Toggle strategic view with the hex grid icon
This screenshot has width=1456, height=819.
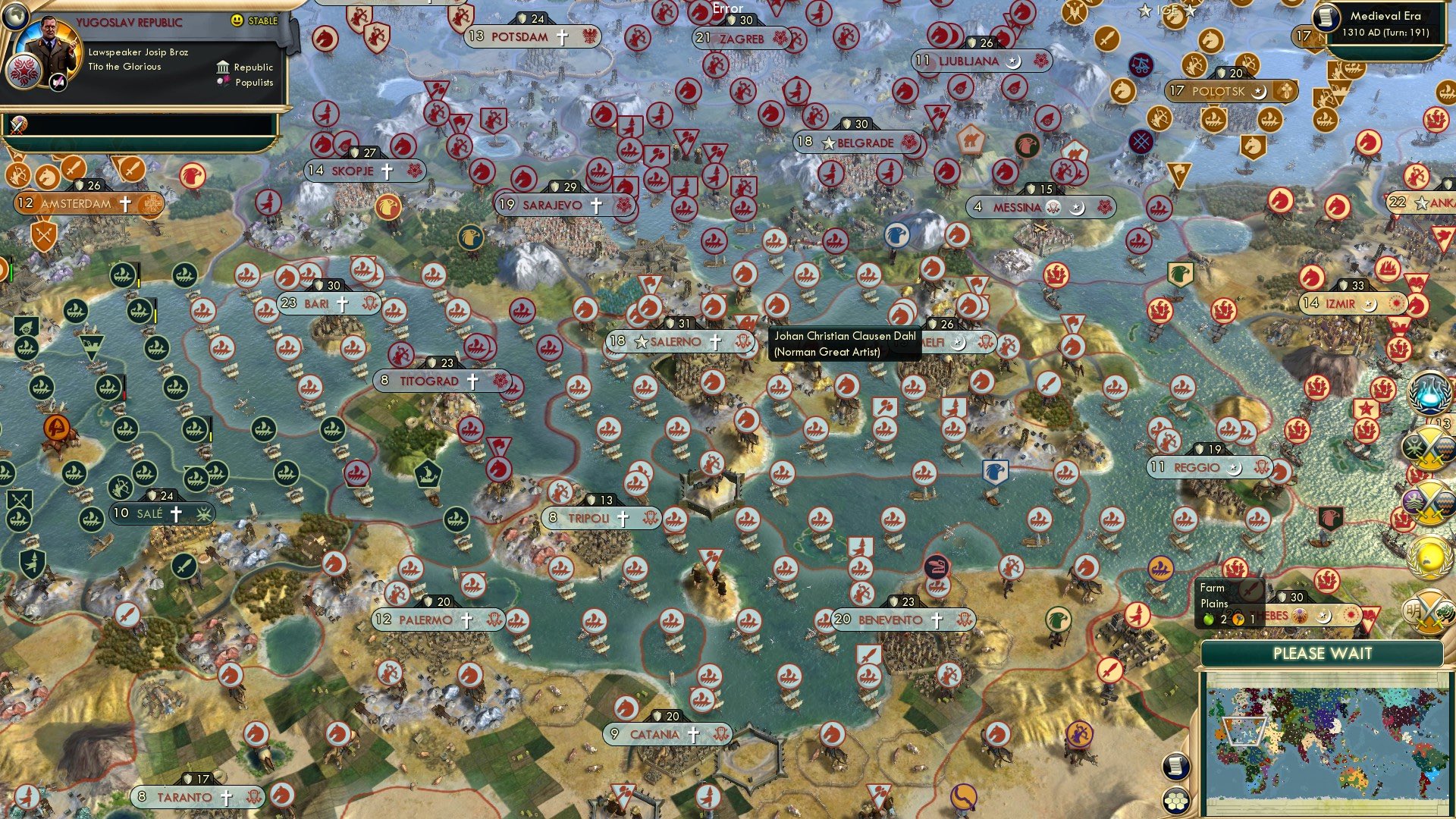pos(1176,800)
